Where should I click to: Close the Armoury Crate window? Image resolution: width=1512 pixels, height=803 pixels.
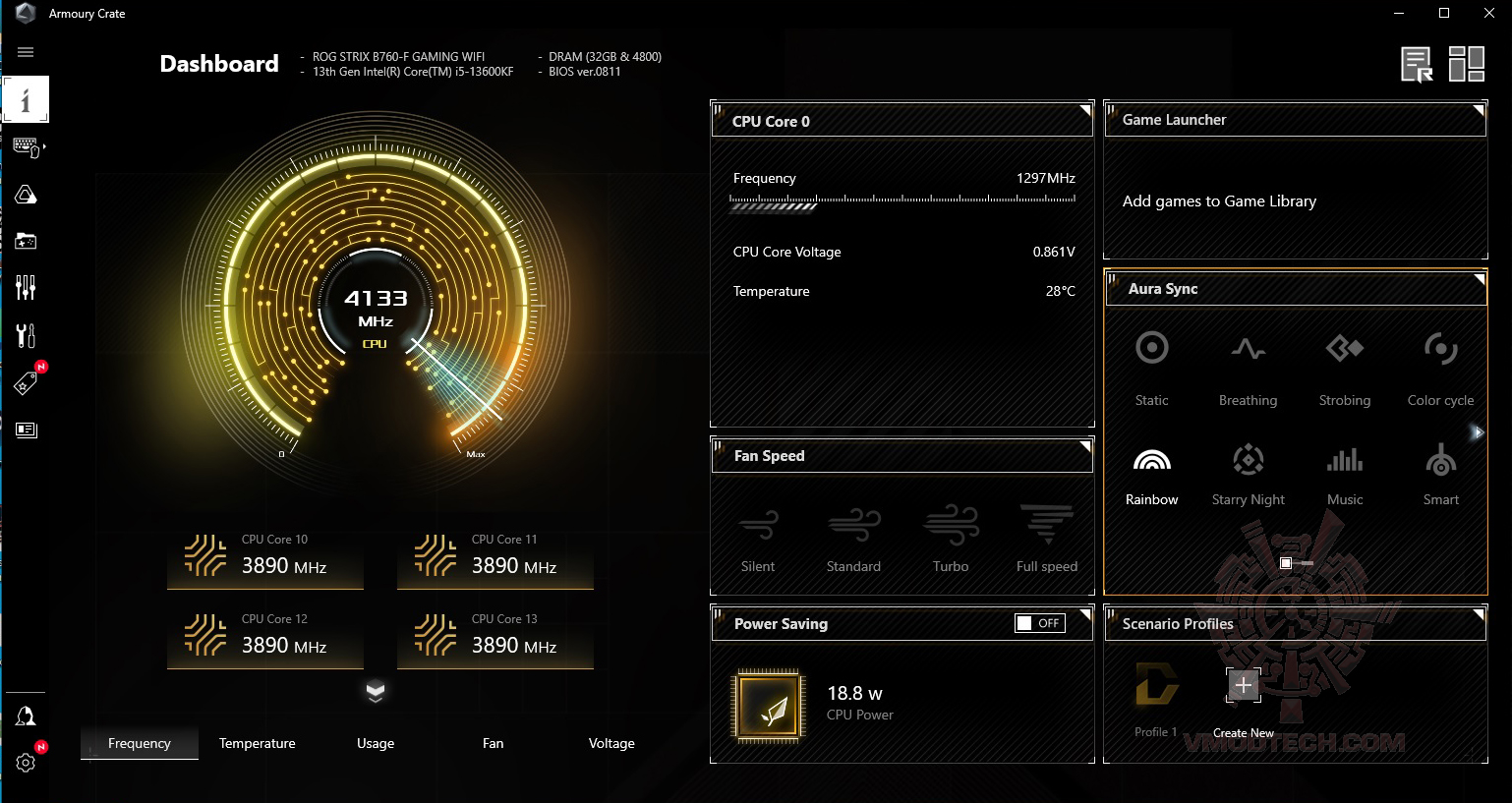coord(1488,14)
